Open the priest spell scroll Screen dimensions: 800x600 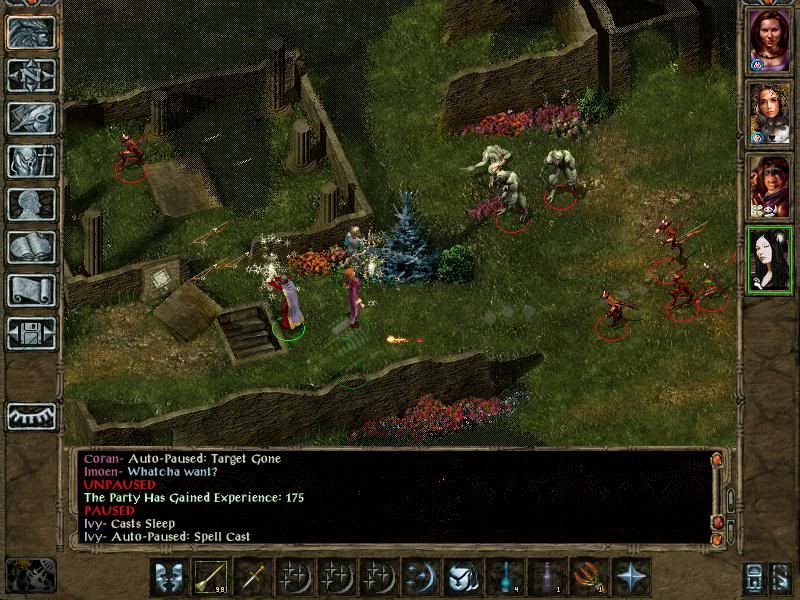coord(31,290)
